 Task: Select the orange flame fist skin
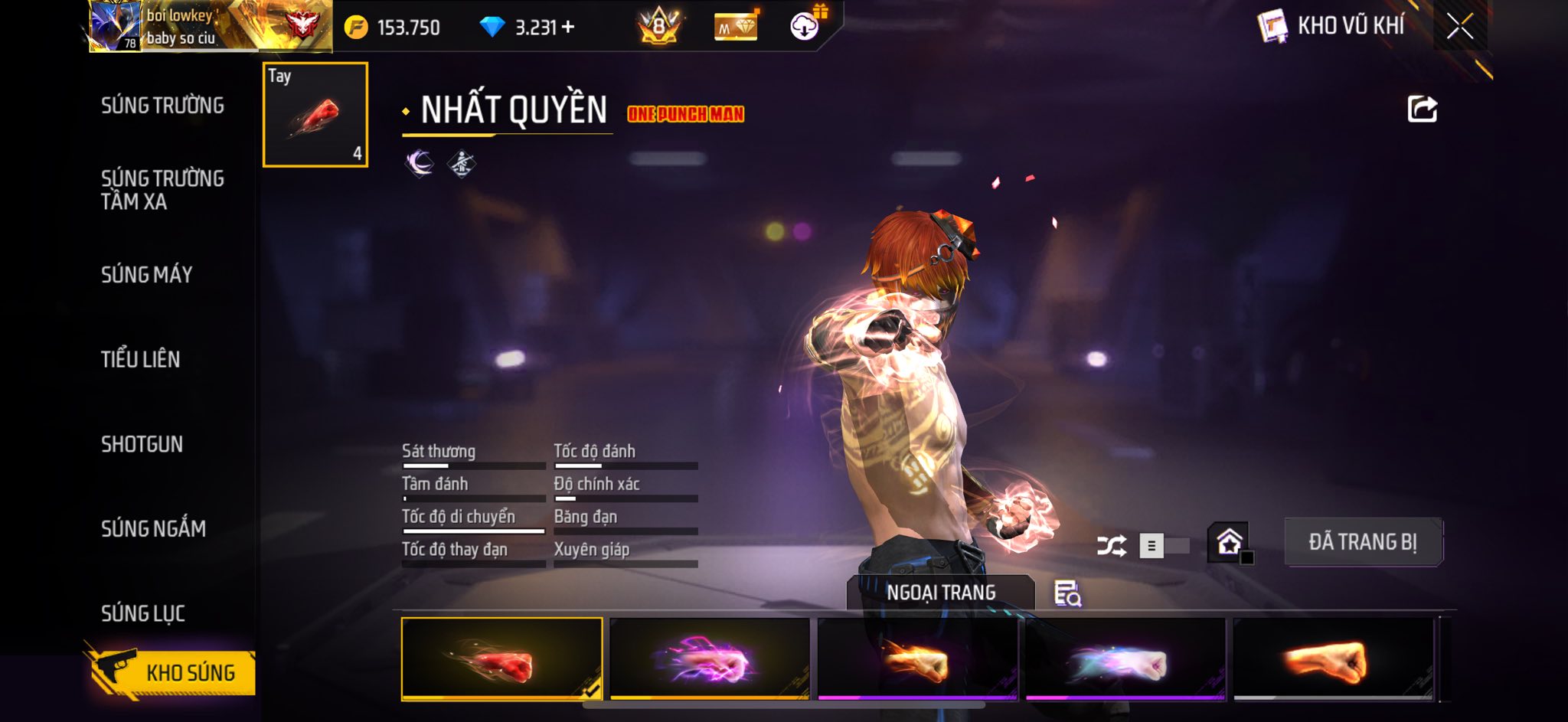pos(917,659)
